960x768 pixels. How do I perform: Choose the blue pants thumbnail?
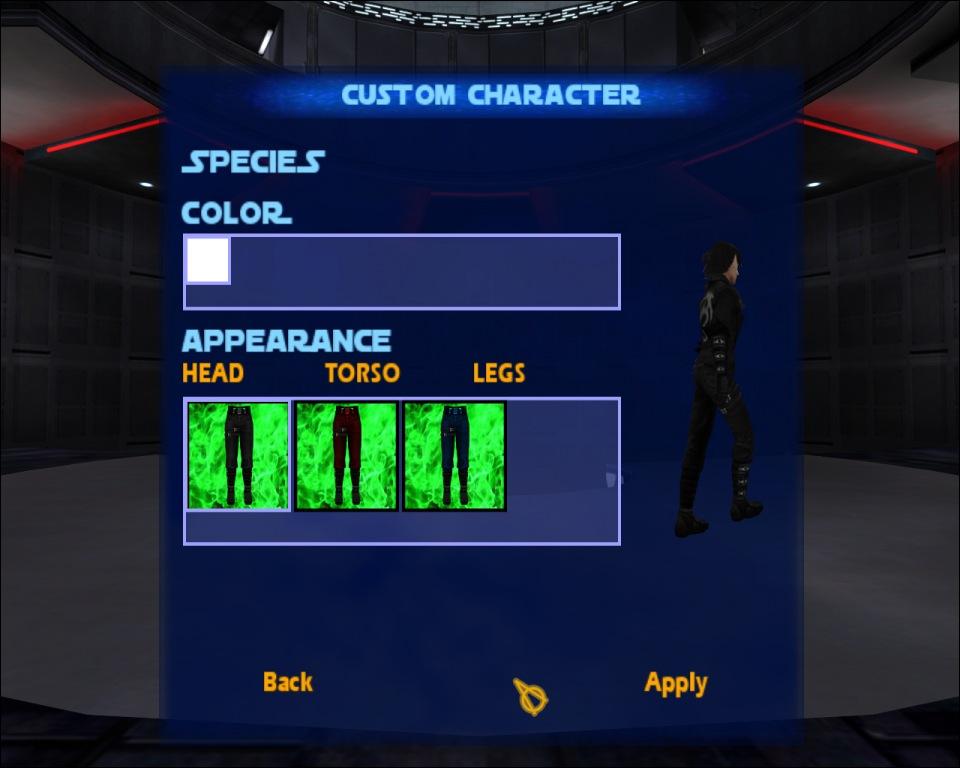(x=454, y=456)
